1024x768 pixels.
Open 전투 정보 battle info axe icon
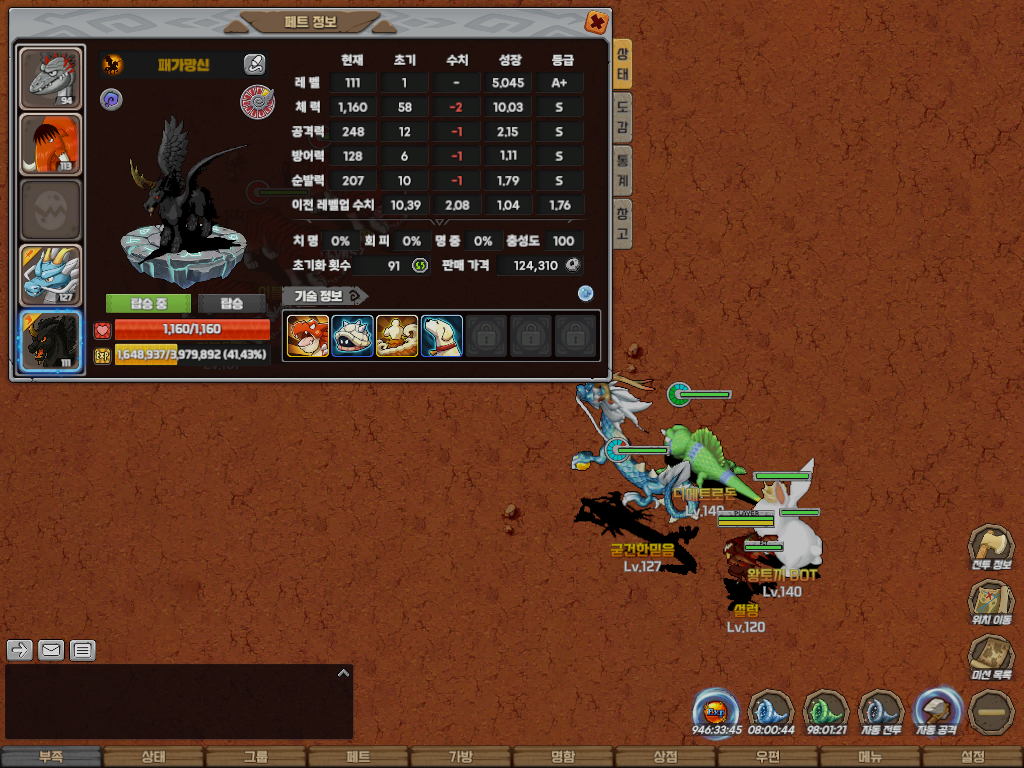coord(989,547)
